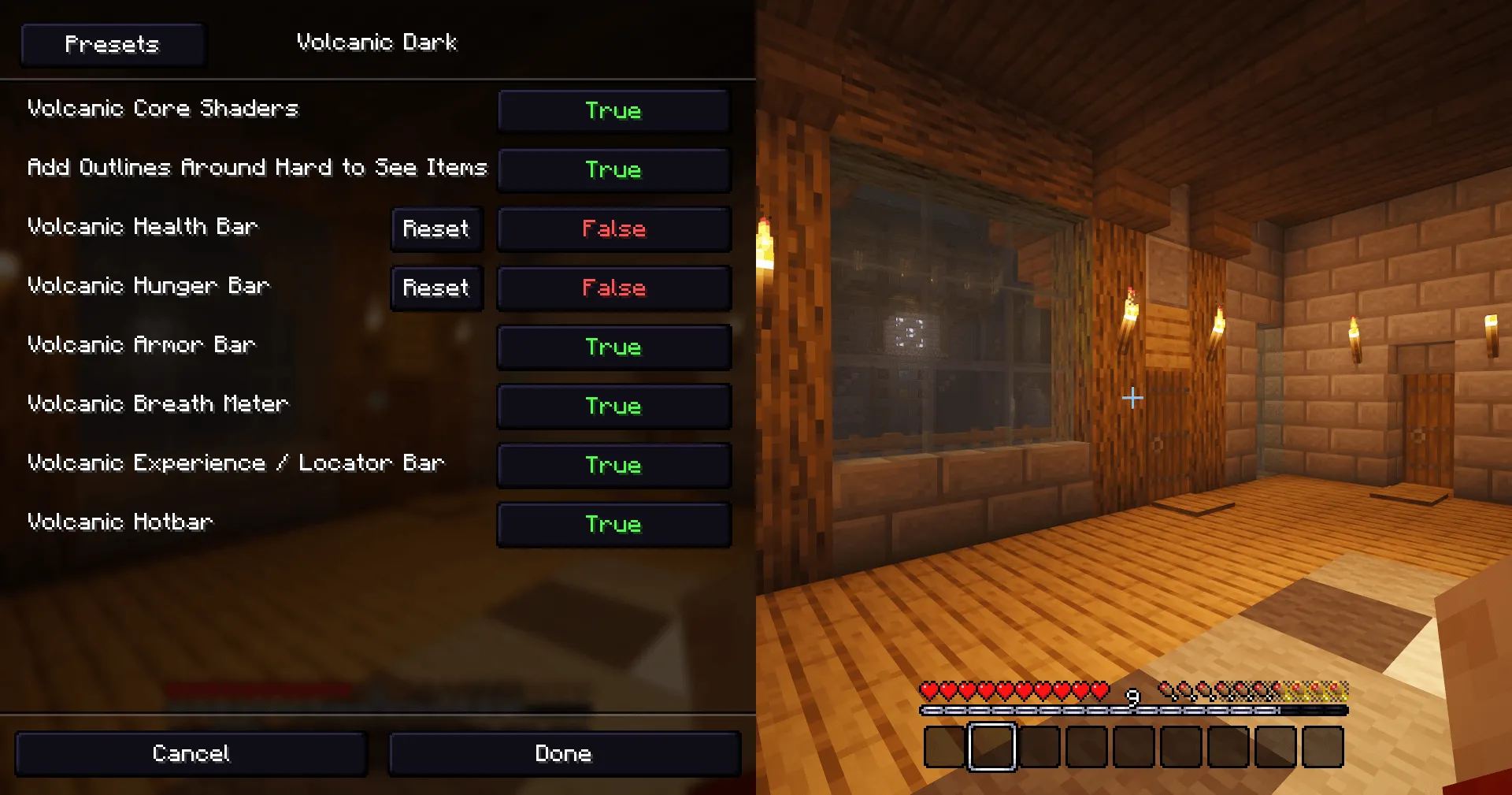Screen dimensions: 1512x795
Task: Click a hunger drumstick icon on the HUD
Action: click(x=1213, y=689)
